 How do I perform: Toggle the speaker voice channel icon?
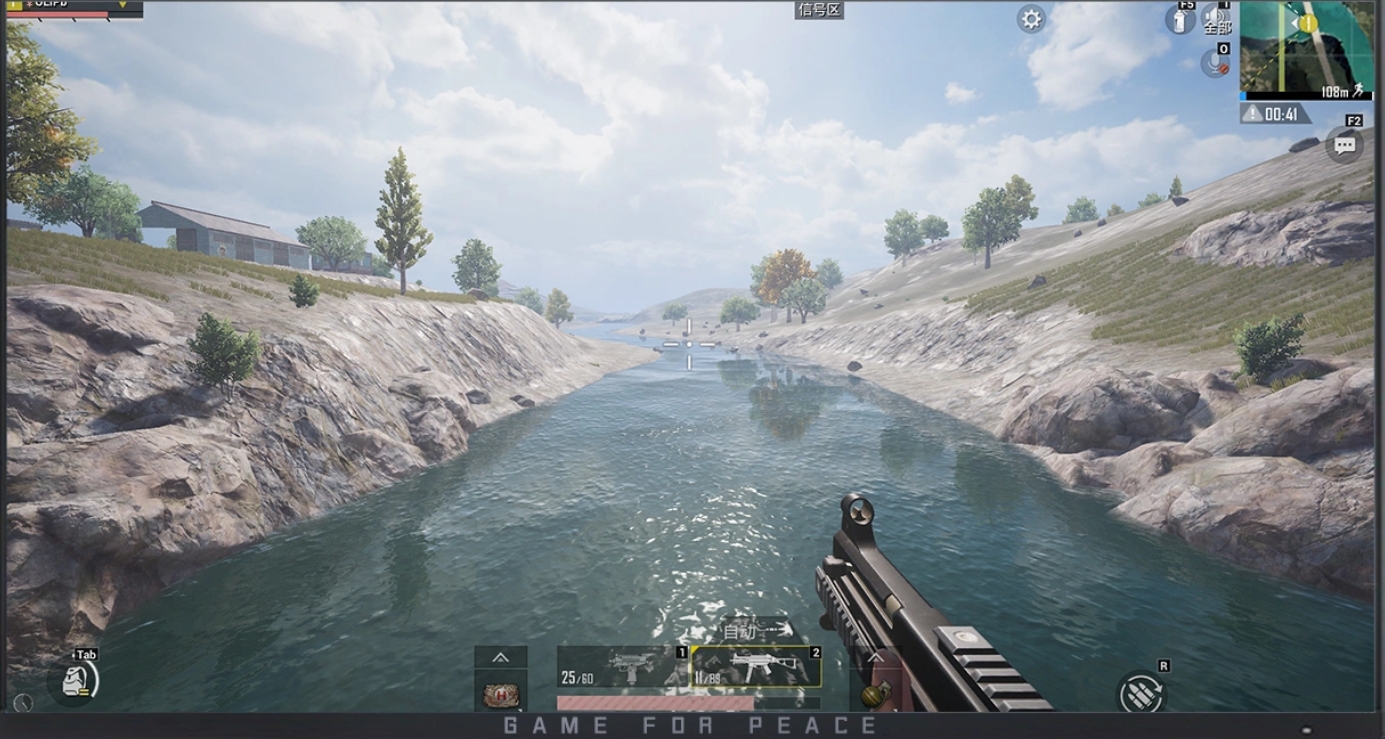coord(1216,18)
